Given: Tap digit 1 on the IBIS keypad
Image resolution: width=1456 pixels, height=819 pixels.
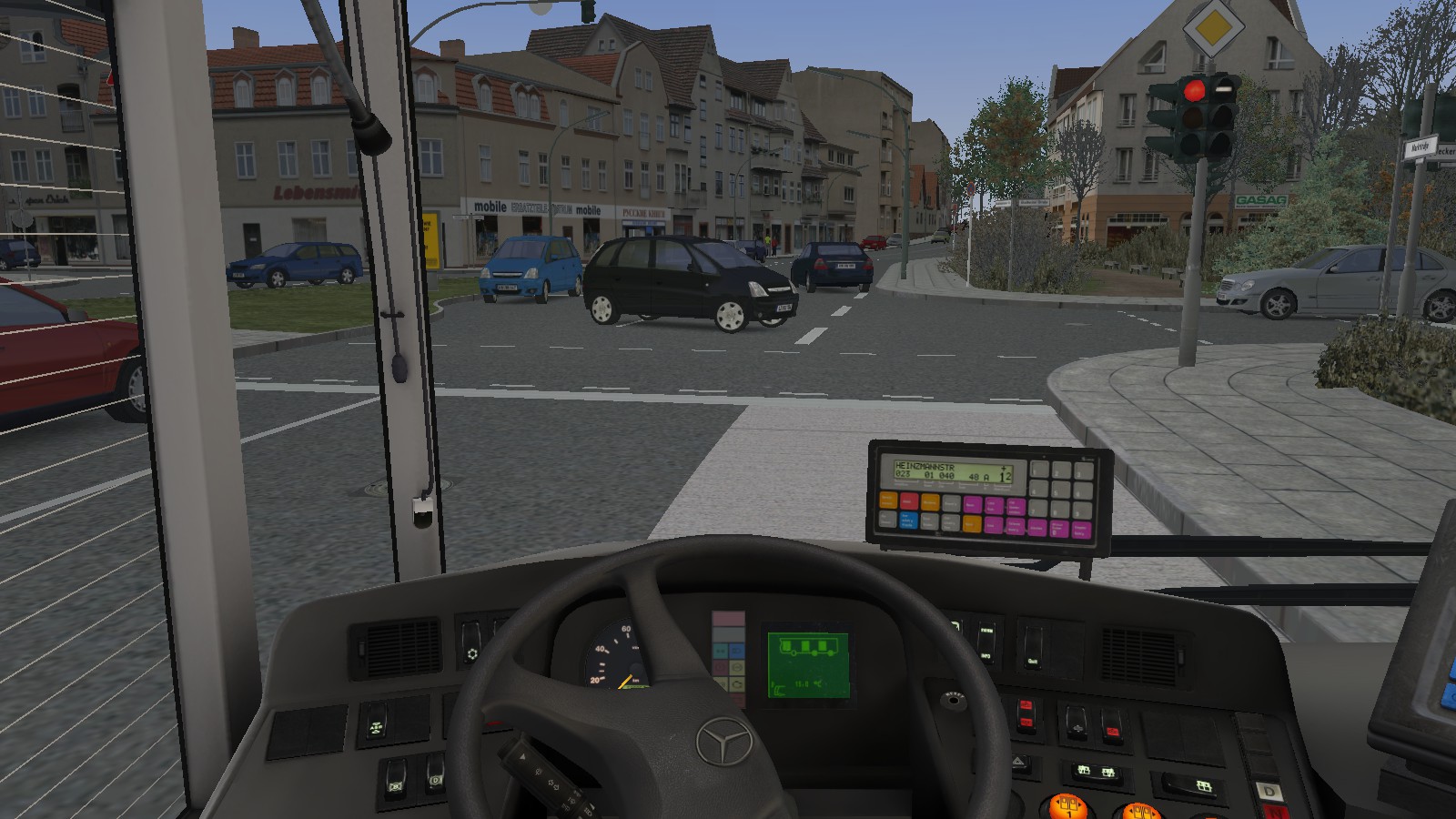Looking at the screenshot, I should click(1038, 470).
